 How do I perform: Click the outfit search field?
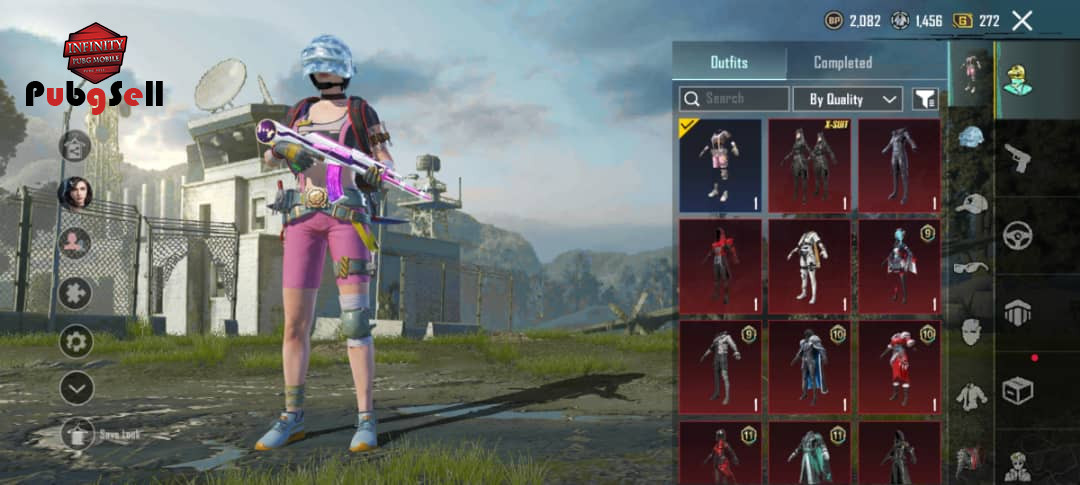click(735, 99)
